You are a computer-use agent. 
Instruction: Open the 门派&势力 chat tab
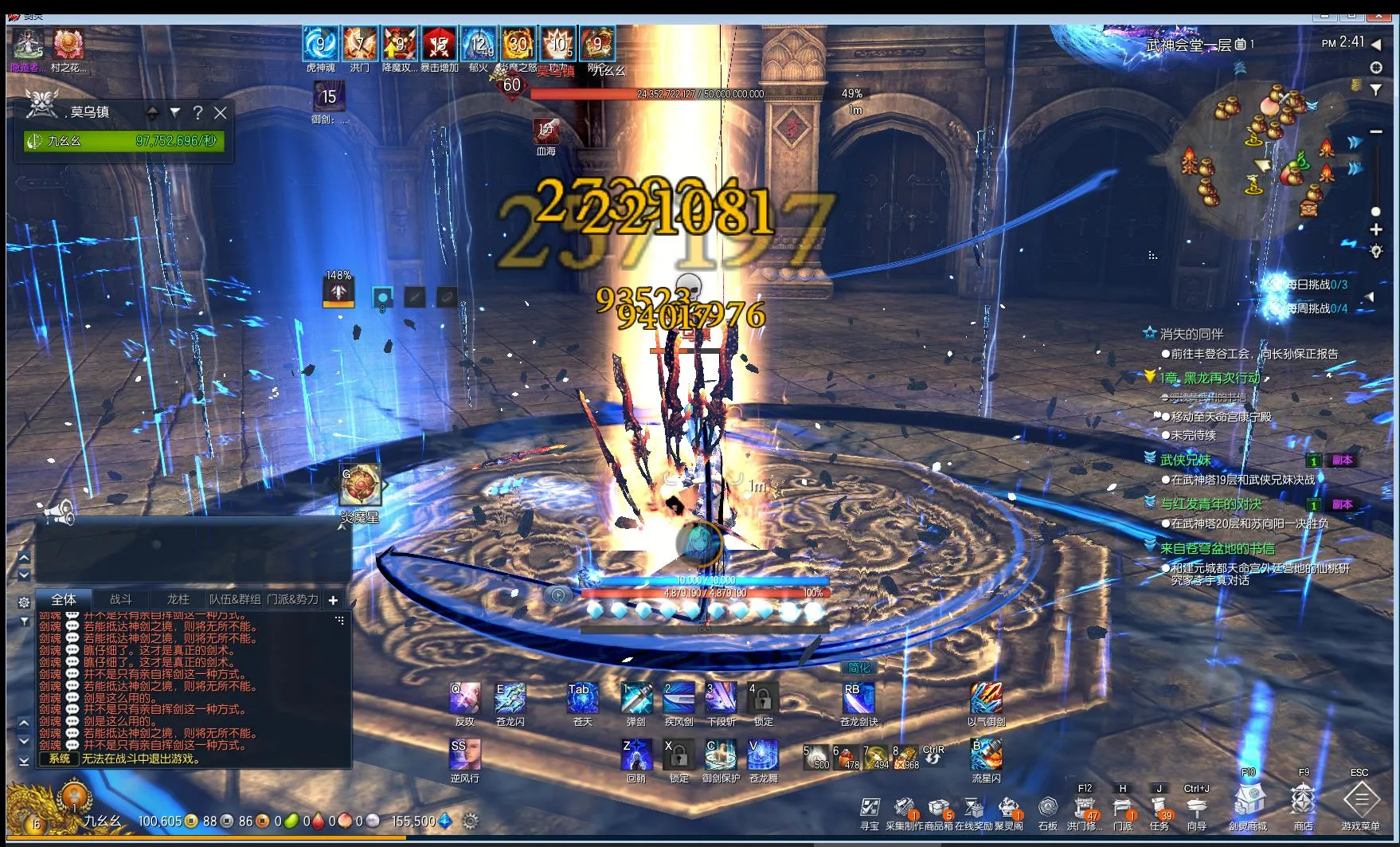click(292, 599)
